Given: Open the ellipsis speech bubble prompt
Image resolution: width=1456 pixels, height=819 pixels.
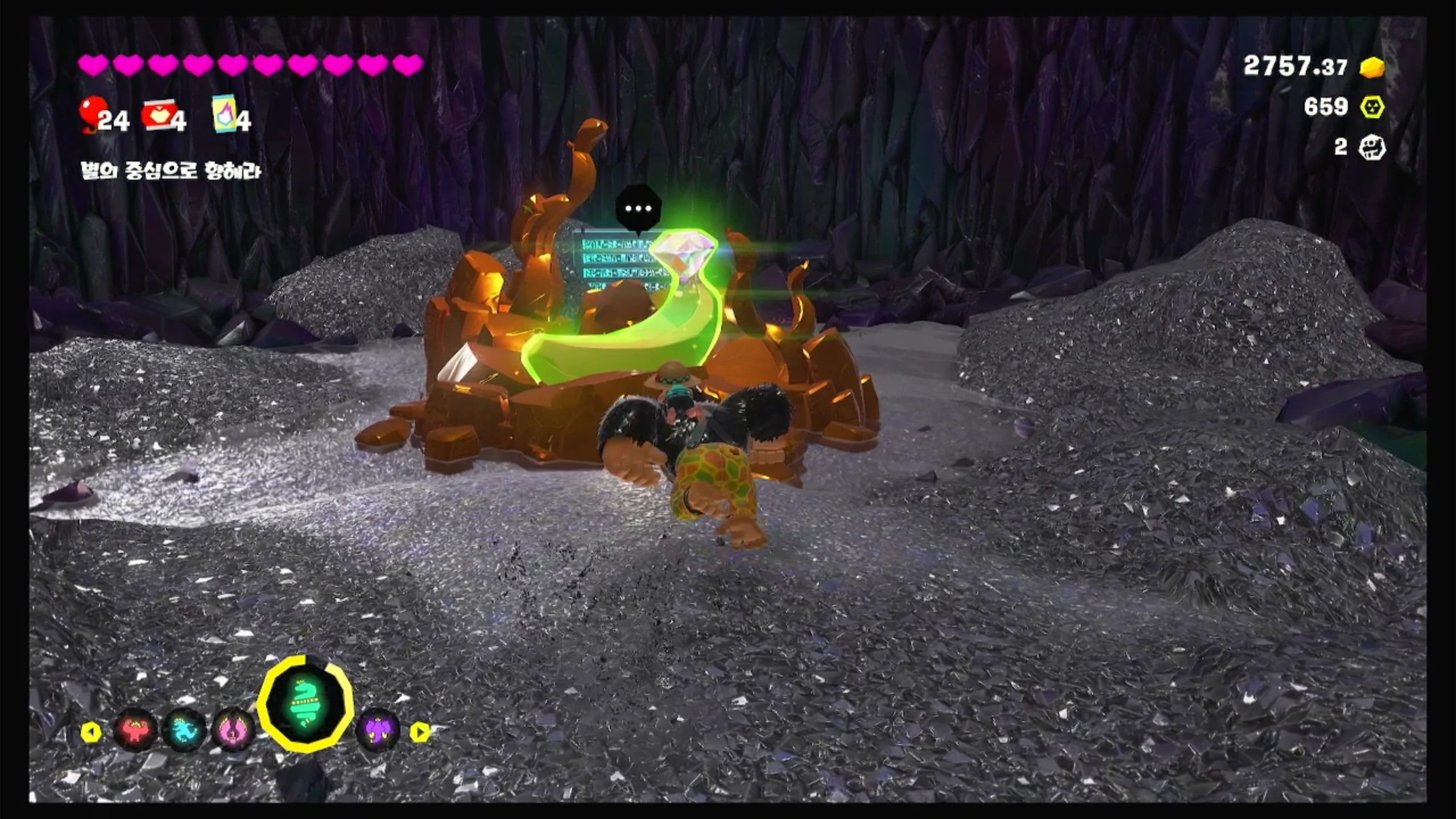Looking at the screenshot, I should [638, 208].
